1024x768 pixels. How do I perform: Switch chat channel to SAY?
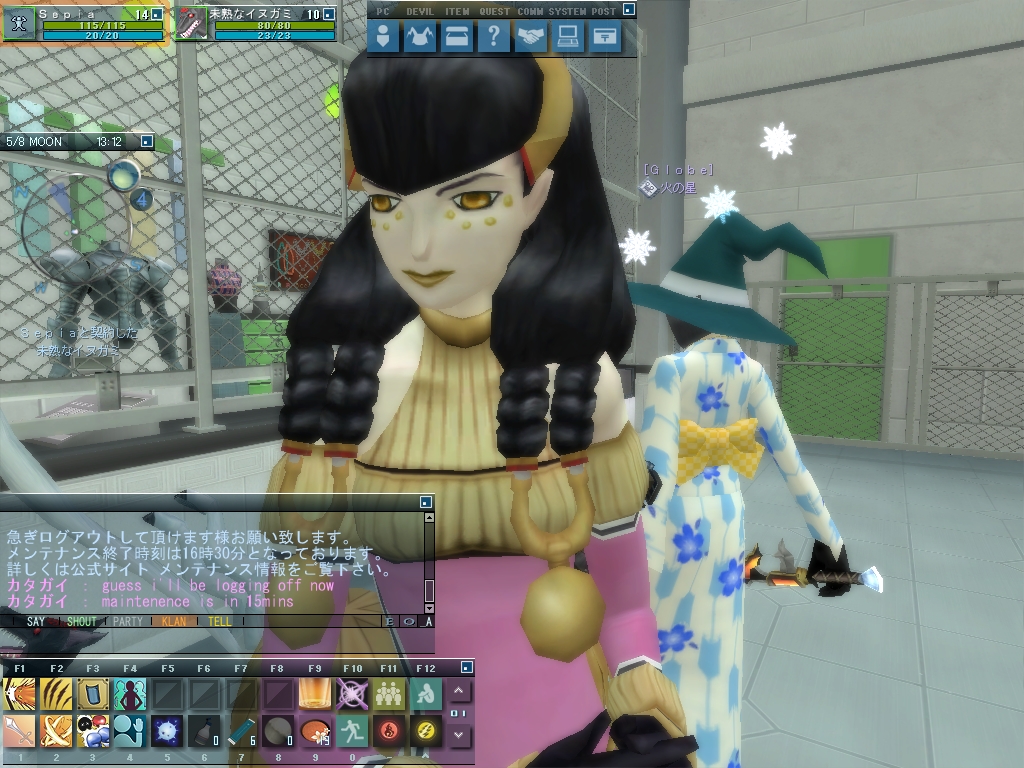point(36,621)
